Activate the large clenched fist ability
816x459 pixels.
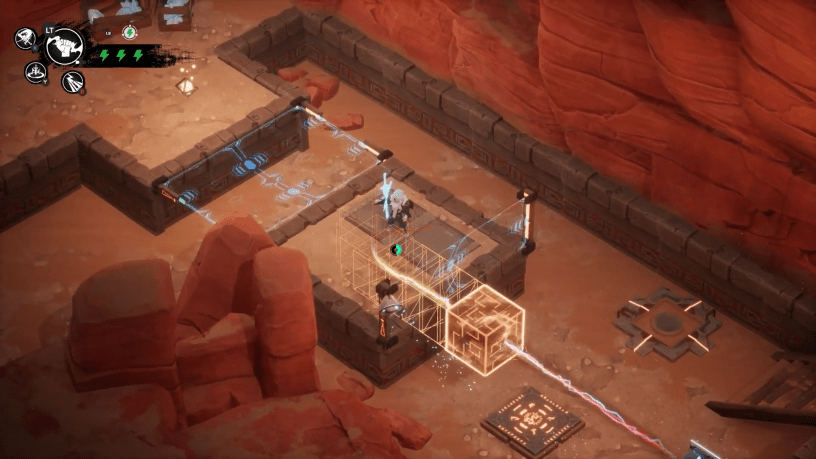point(64,45)
